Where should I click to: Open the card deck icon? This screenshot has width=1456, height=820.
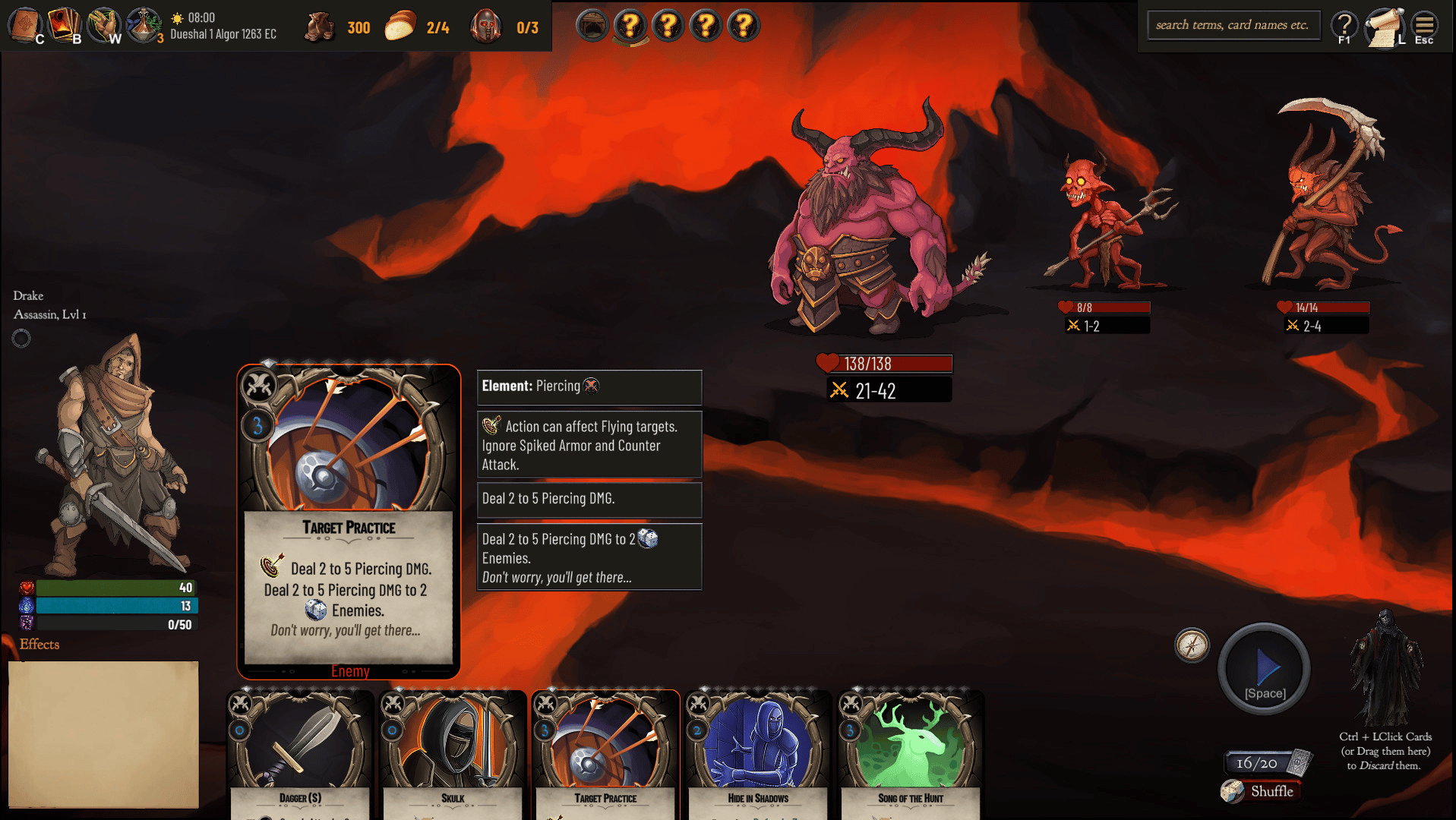64,25
